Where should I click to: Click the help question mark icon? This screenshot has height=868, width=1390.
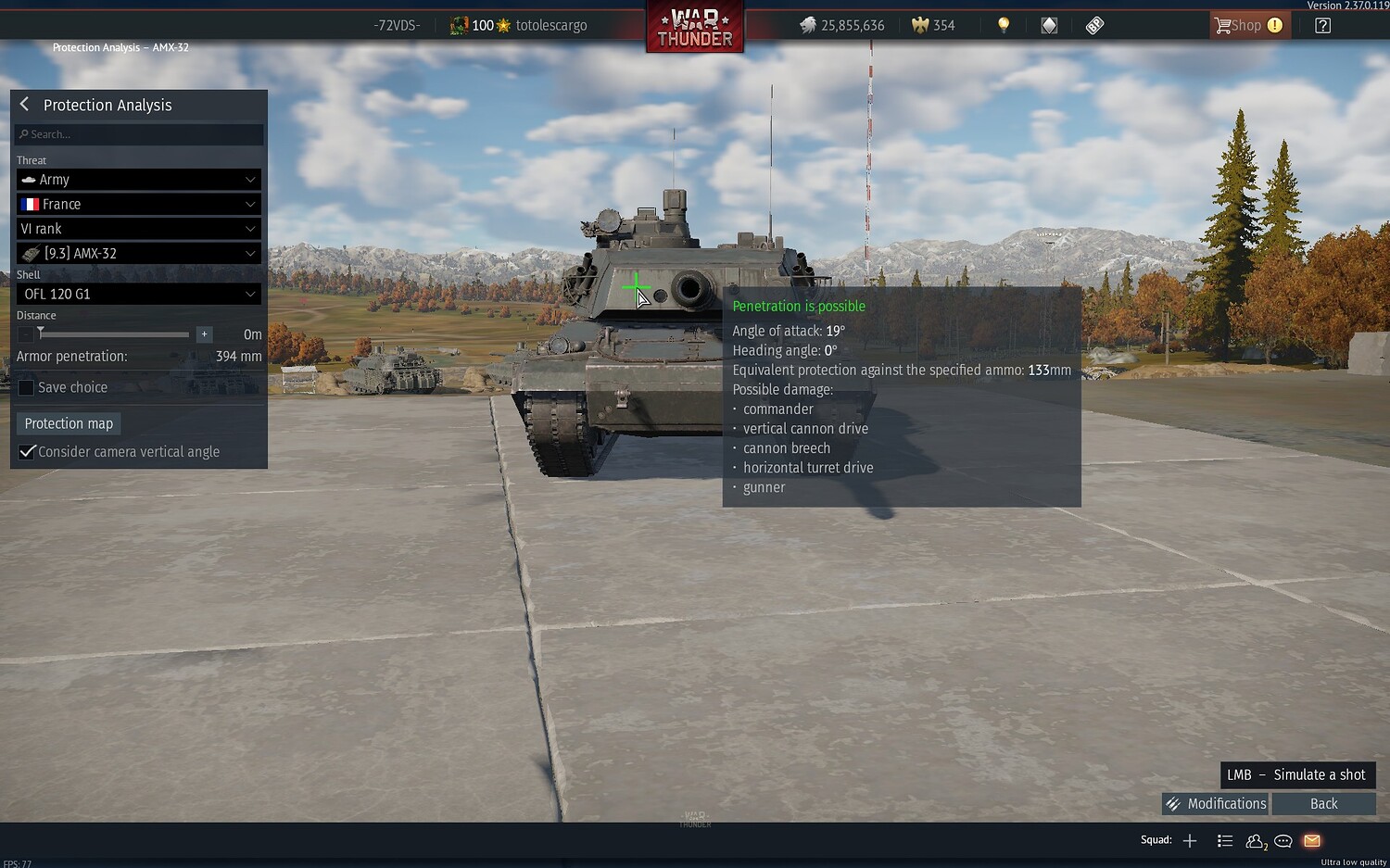(x=1322, y=25)
